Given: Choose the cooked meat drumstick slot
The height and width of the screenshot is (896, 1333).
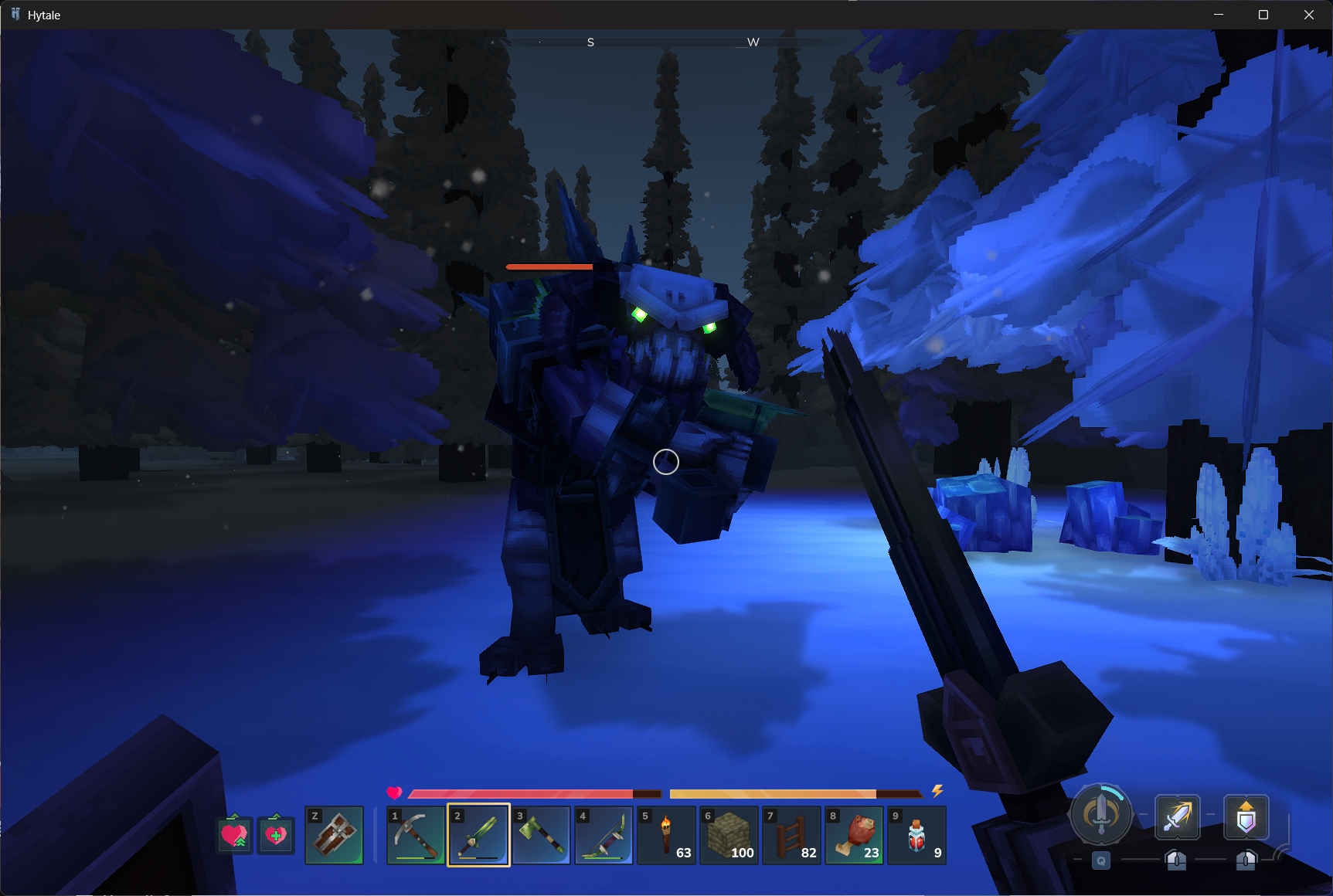Looking at the screenshot, I should (x=854, y=835).
